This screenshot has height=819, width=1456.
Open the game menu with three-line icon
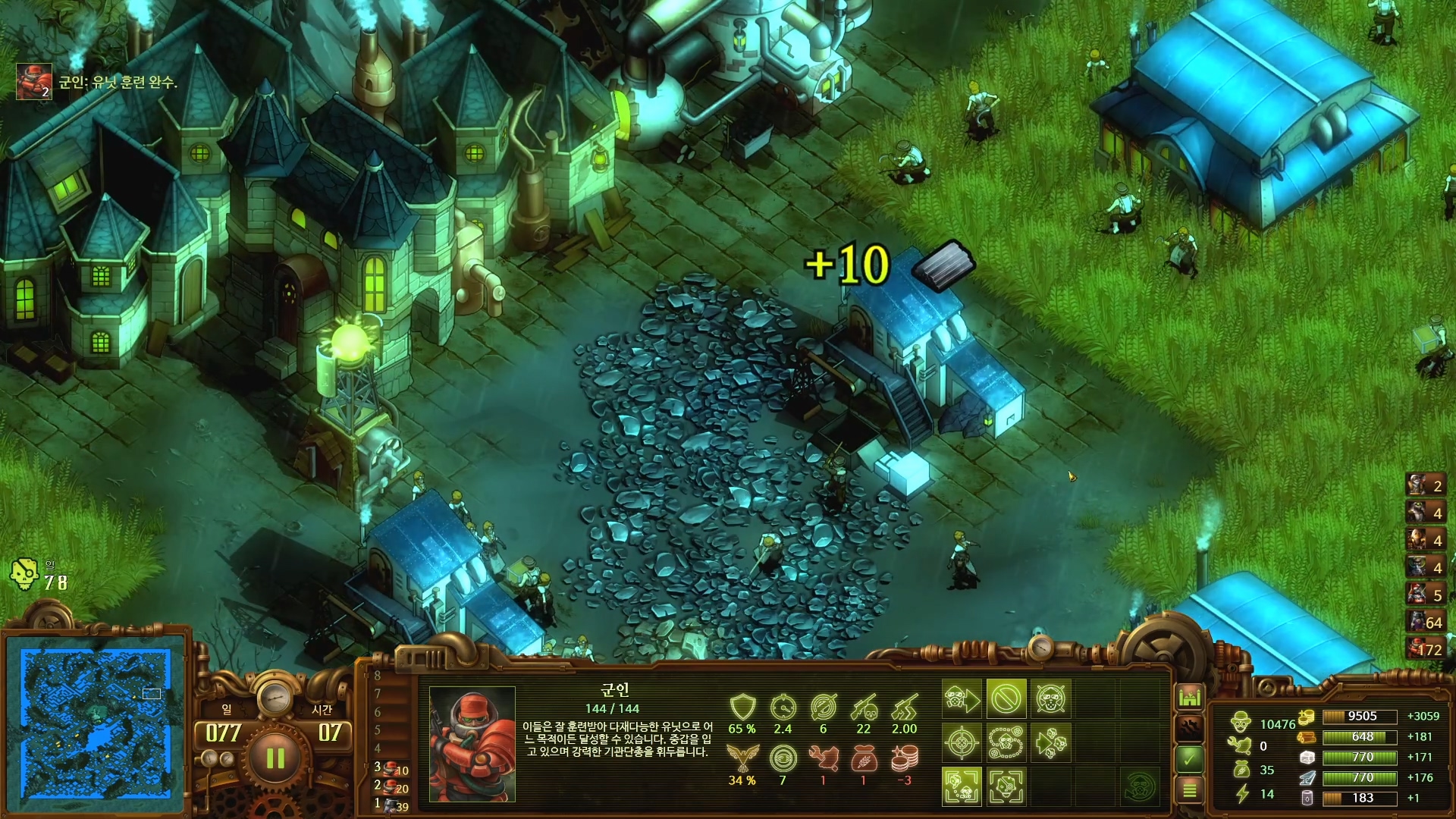pos(1189,790)
